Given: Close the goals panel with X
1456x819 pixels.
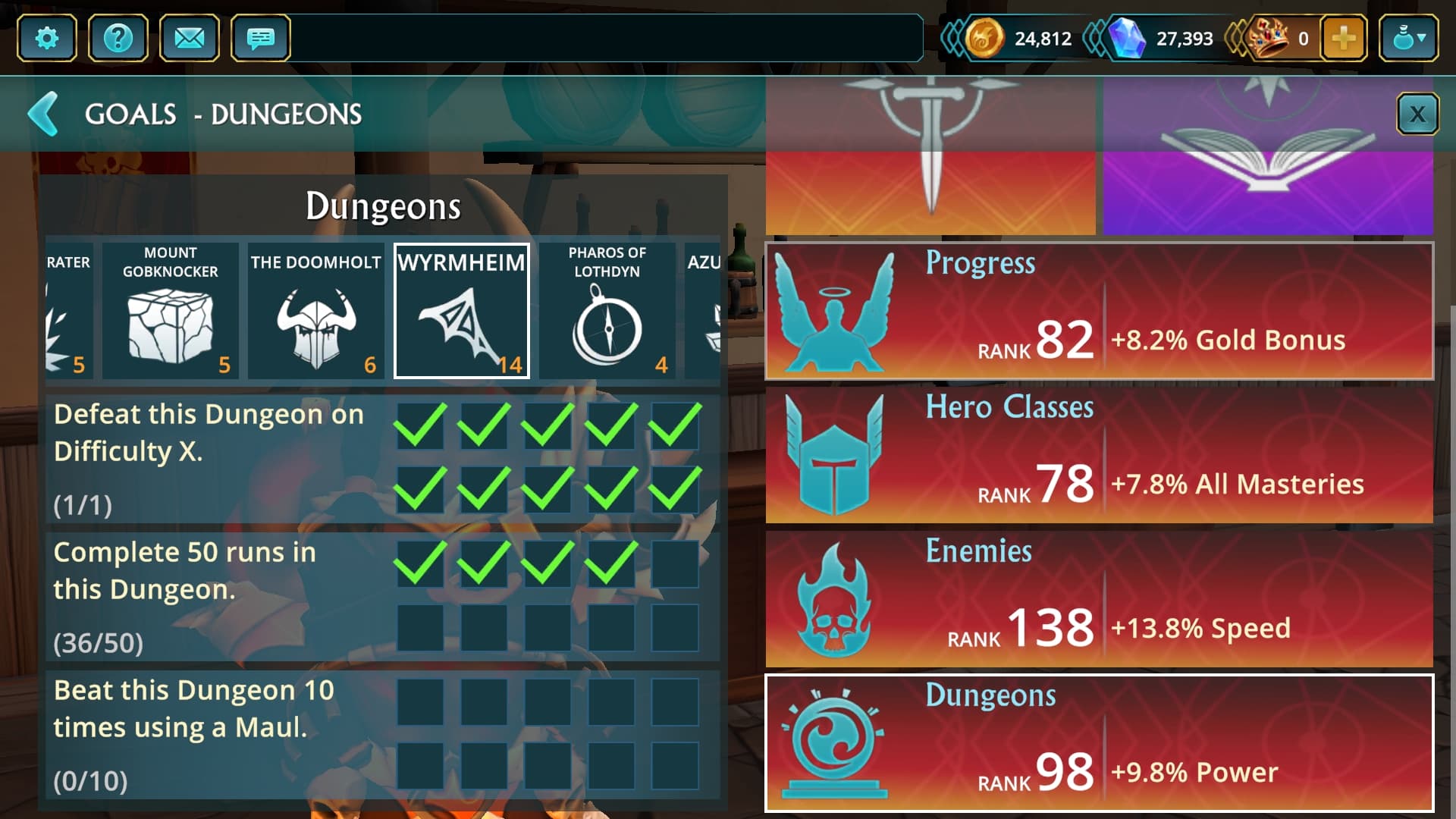Looking at the screenshot, I should click(1417, 115).
